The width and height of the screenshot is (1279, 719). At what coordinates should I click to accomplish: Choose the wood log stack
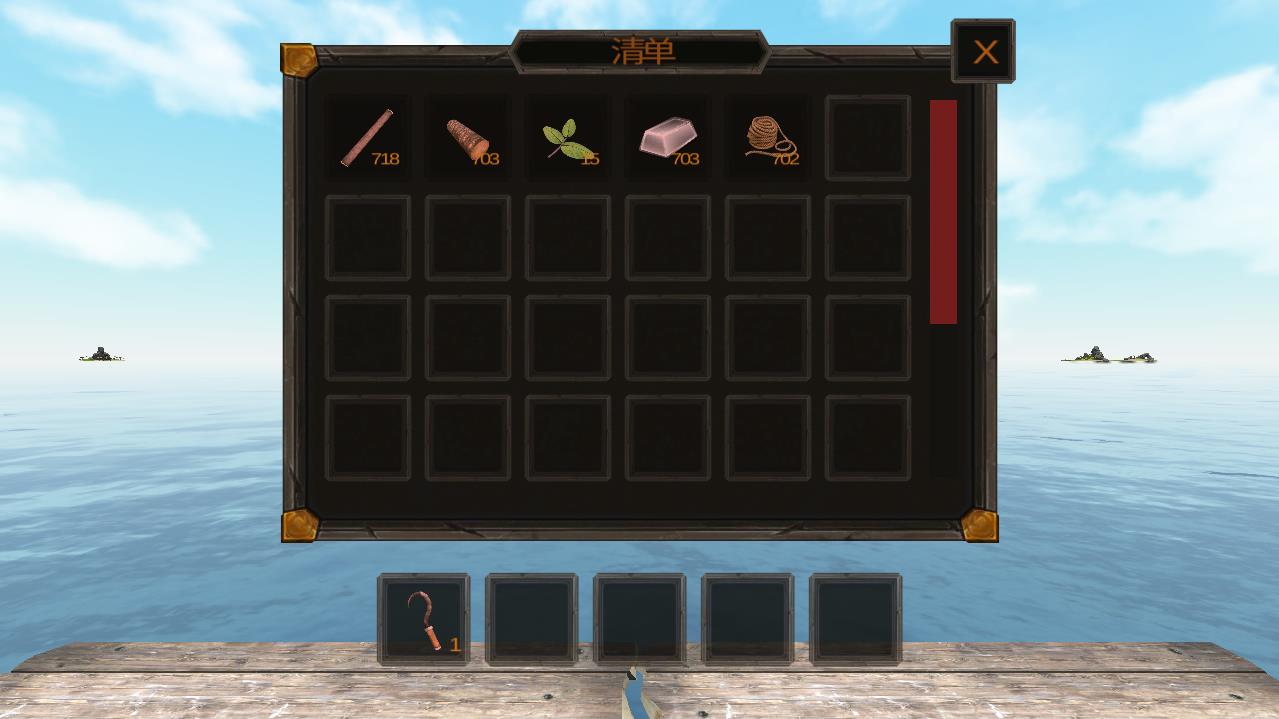click(x=468, y=138)
